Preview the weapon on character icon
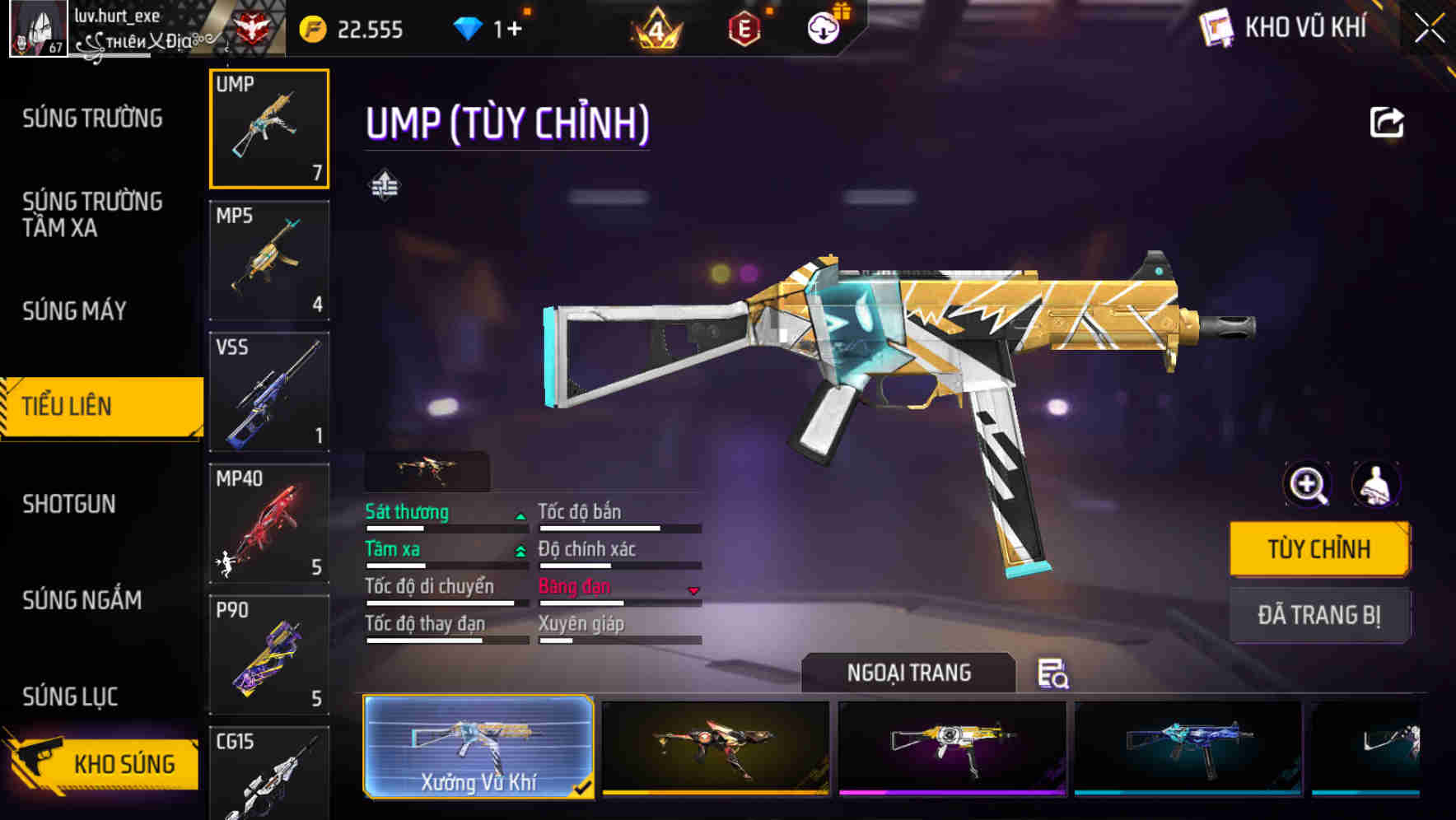Image resolution: width=1456 pixels, height=820 pixels. coord(1375,485)
